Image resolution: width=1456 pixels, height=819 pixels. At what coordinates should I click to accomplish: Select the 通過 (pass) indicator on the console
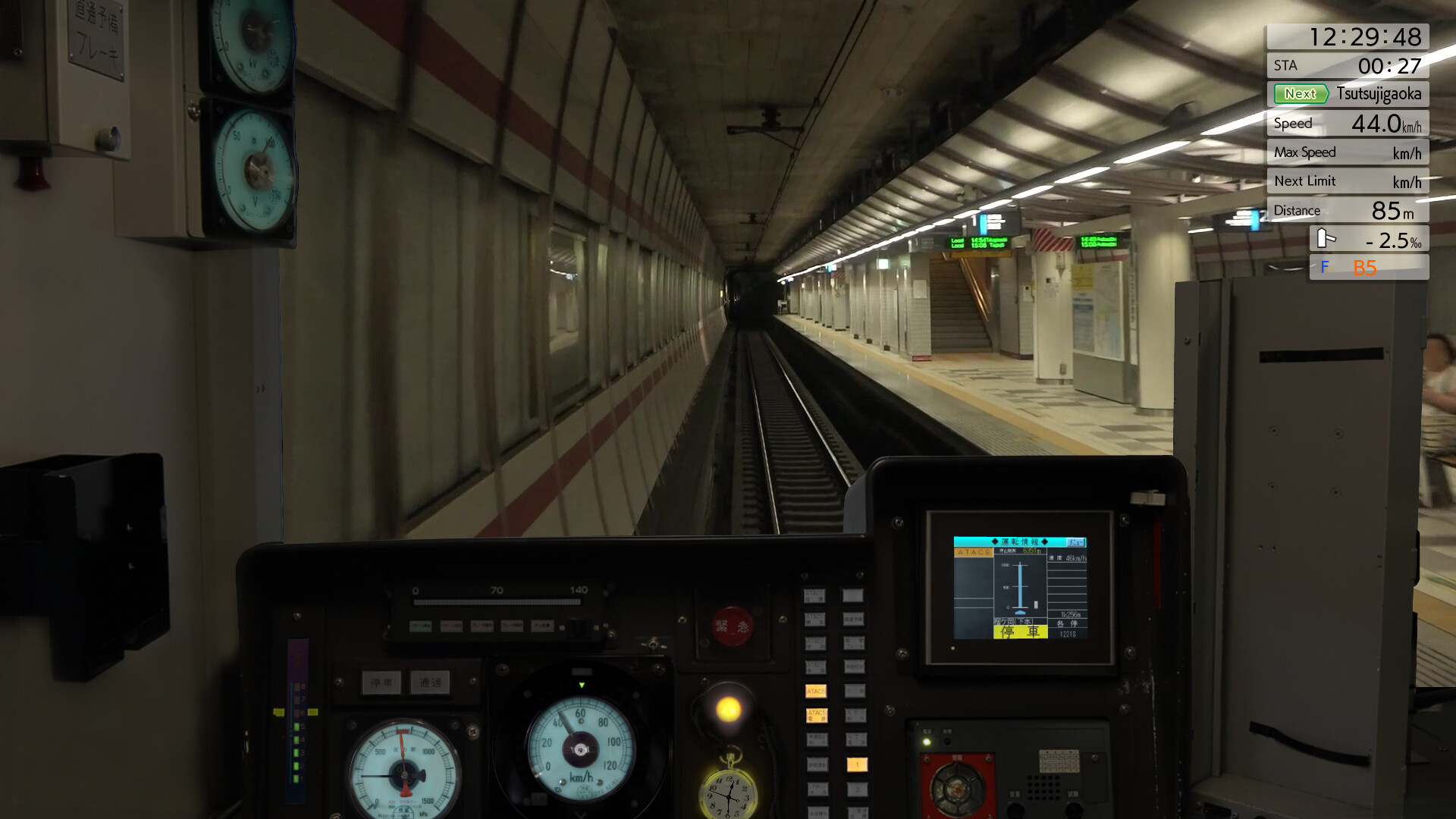[429, 681]
